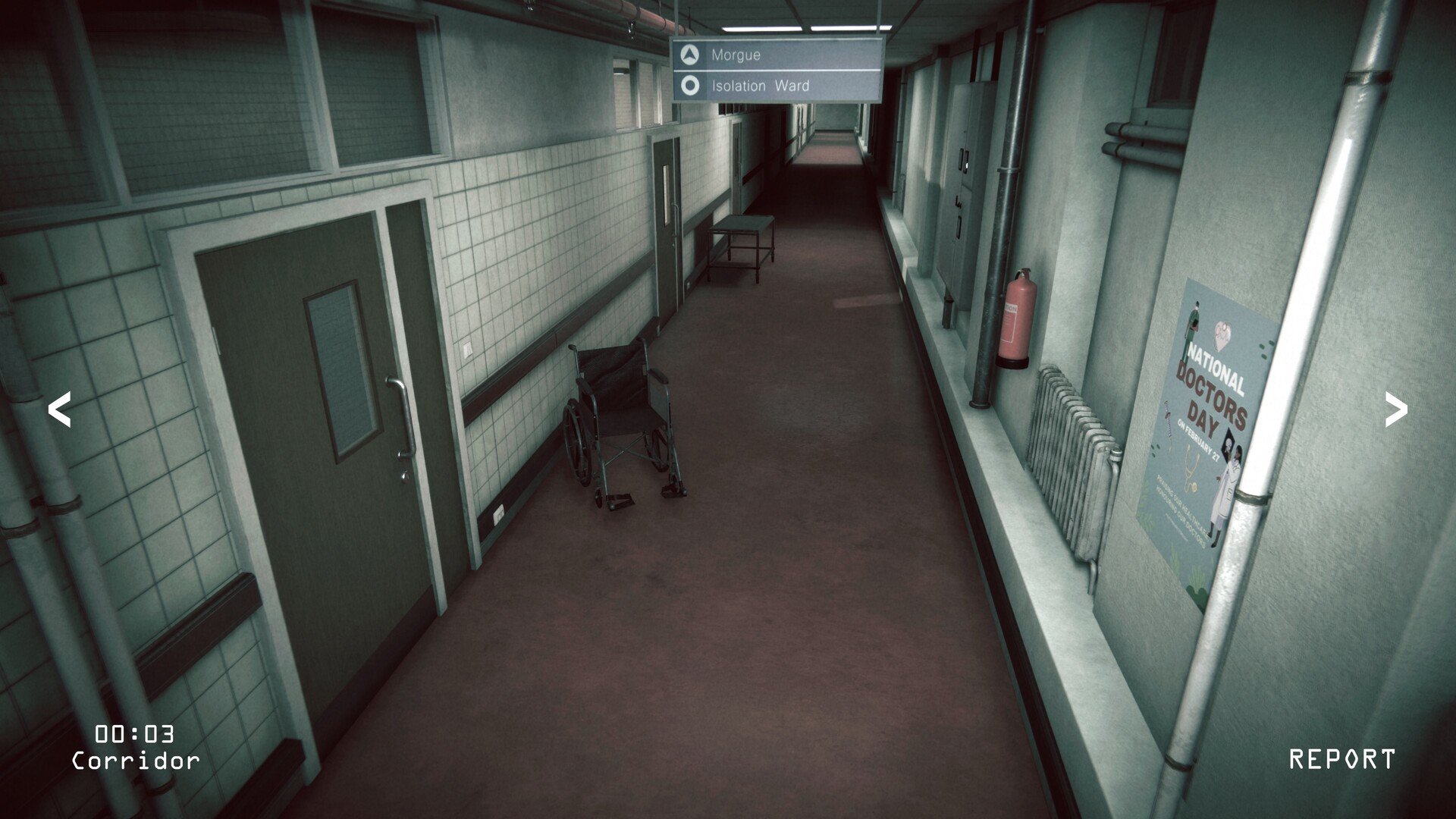This screenshot has height=819, width=1456.
Task: Click the Corridor room label
Action: point(136,758)
